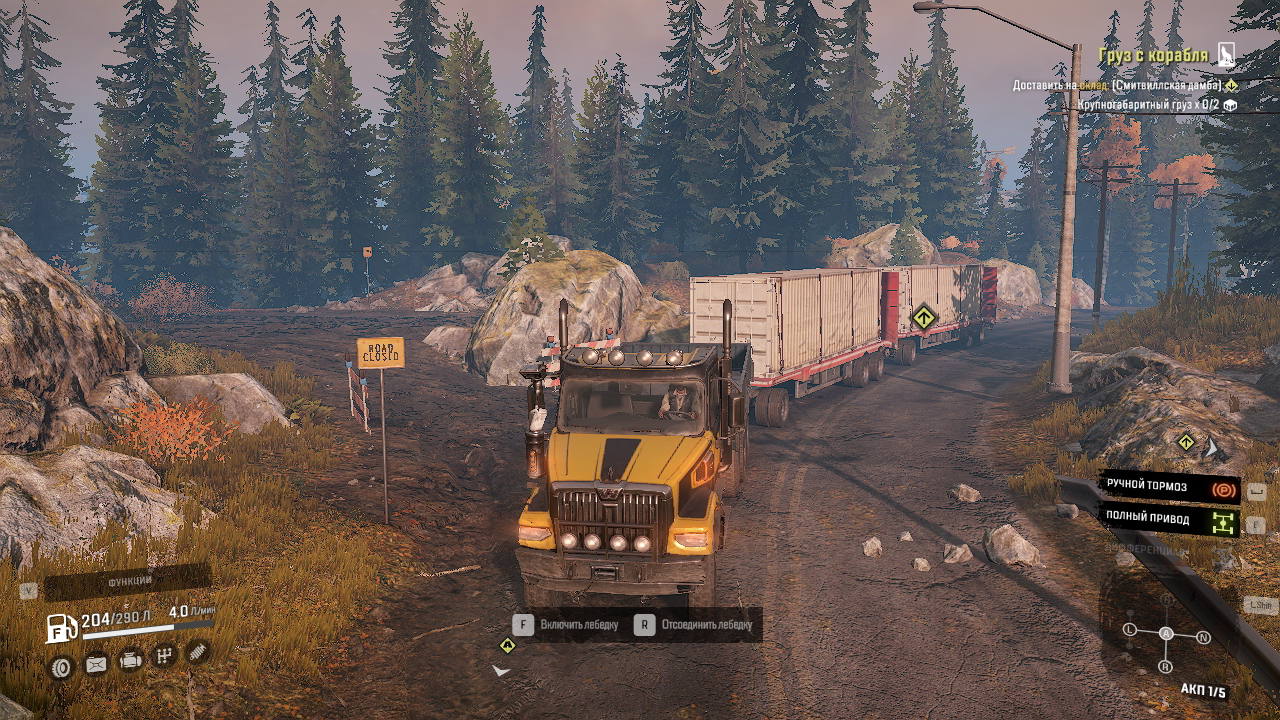Select the suspension spring status icon

coord(198,652)
